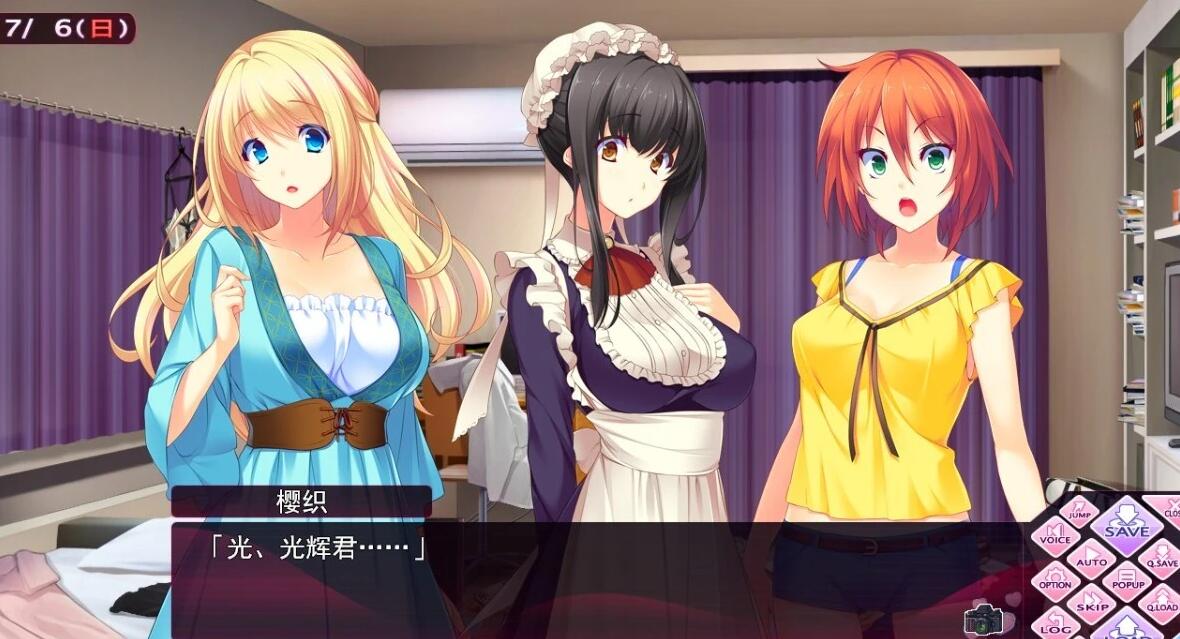Viewport: 1180px width, 639px height.
Task: Click the camera screenshot icon
Action: pos(982,620)
